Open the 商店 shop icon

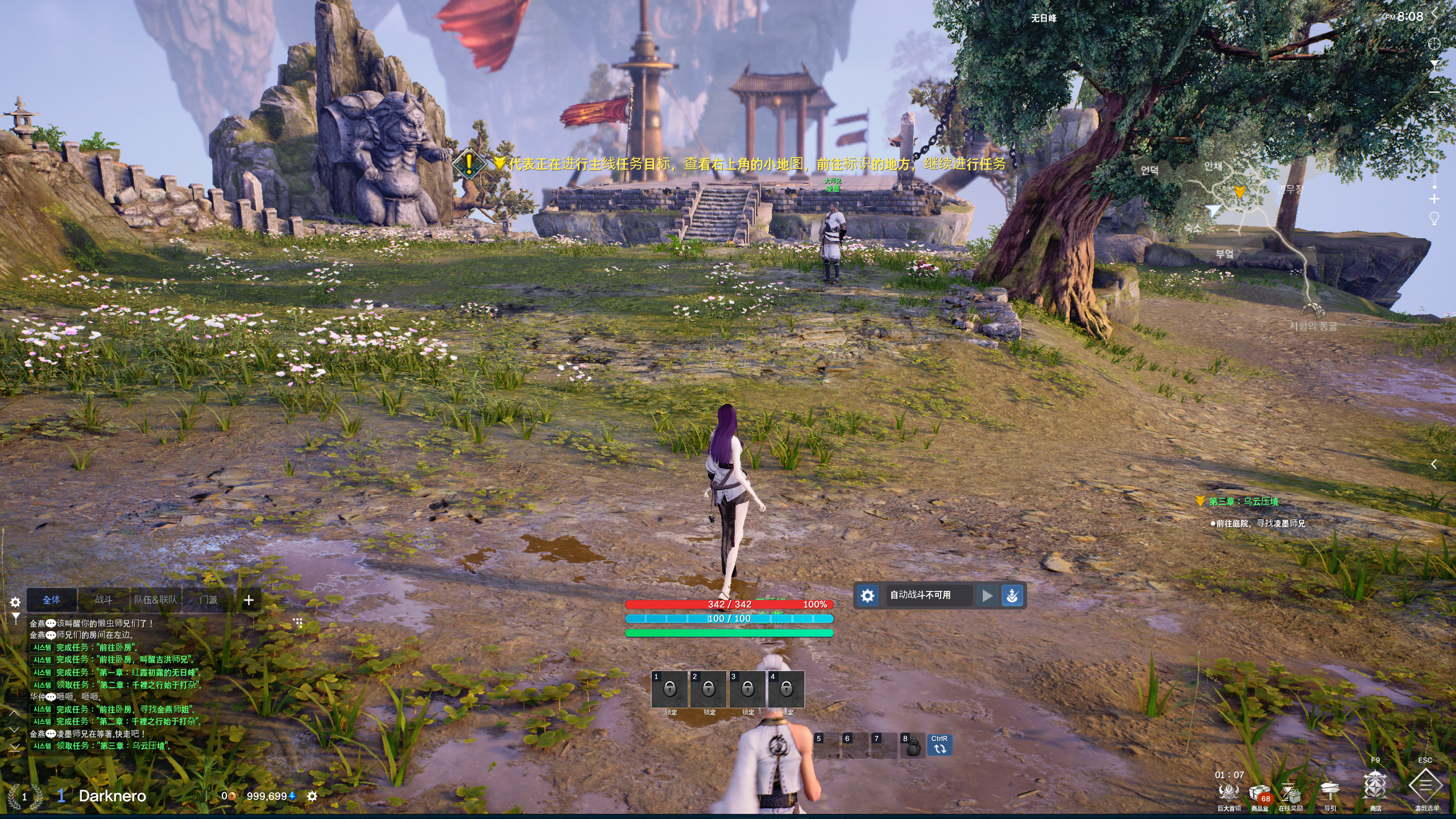(x=1375, y=788)
